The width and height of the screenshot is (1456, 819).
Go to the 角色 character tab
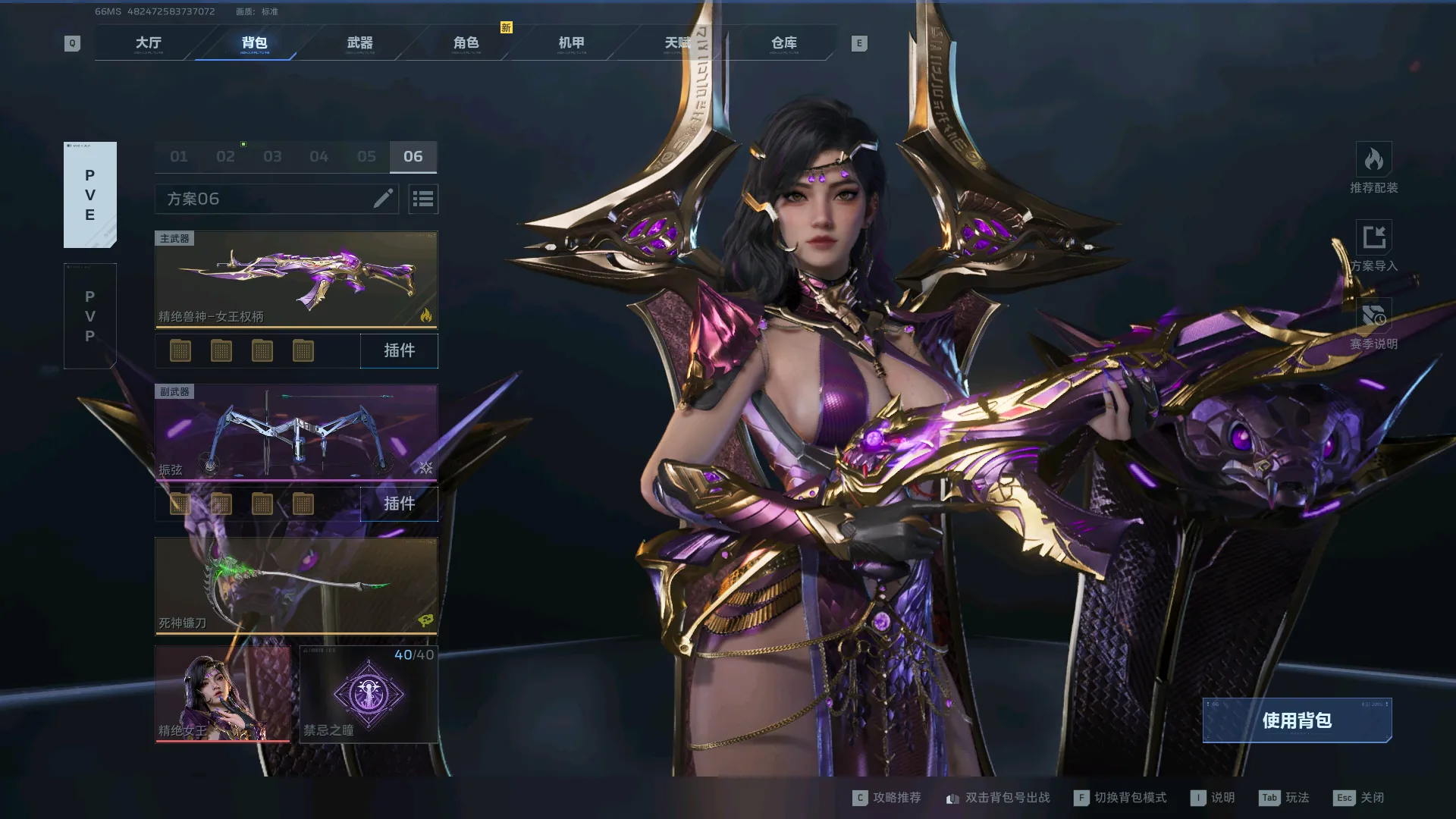466,43
